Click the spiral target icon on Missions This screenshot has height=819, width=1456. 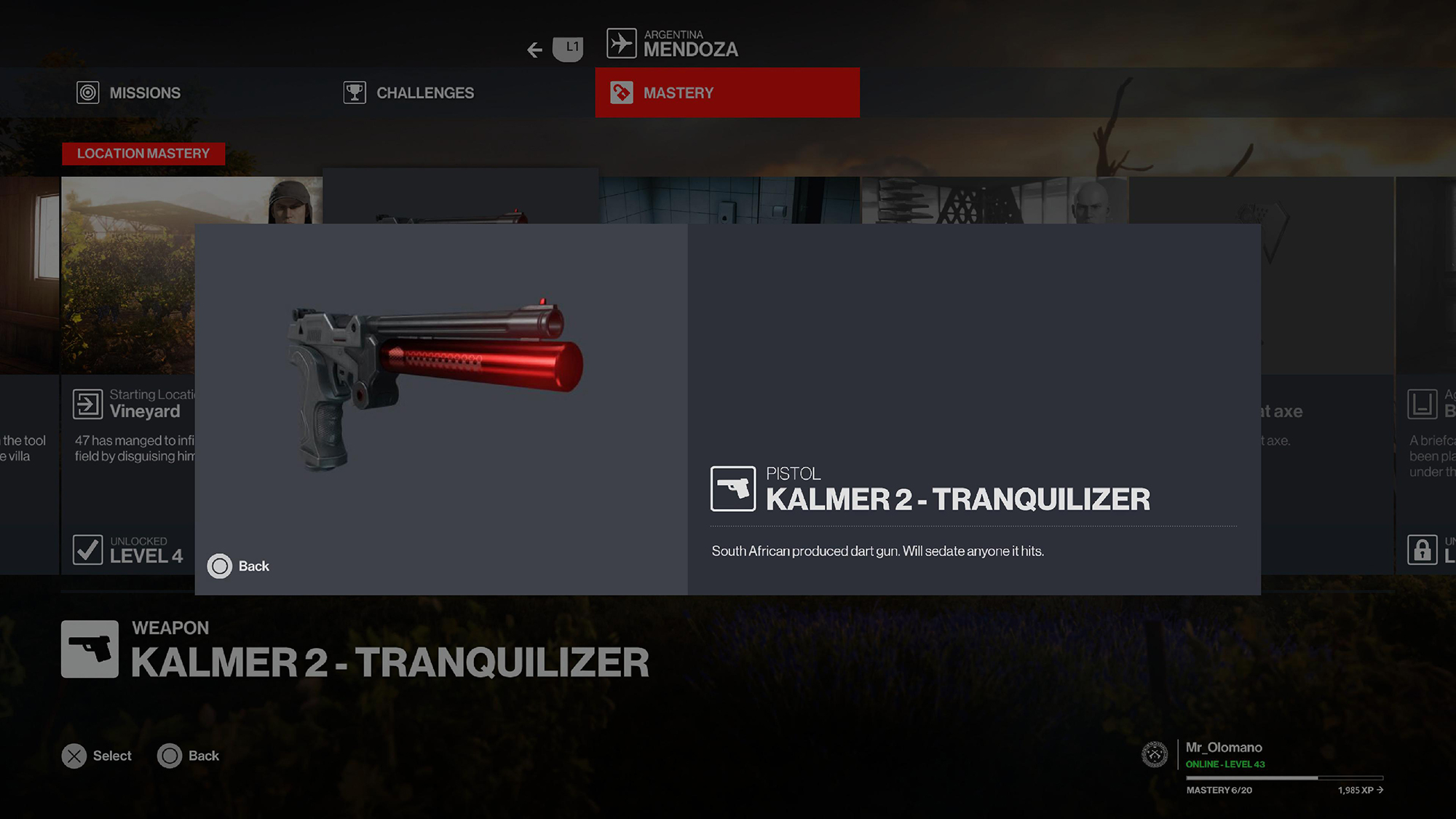89,92
